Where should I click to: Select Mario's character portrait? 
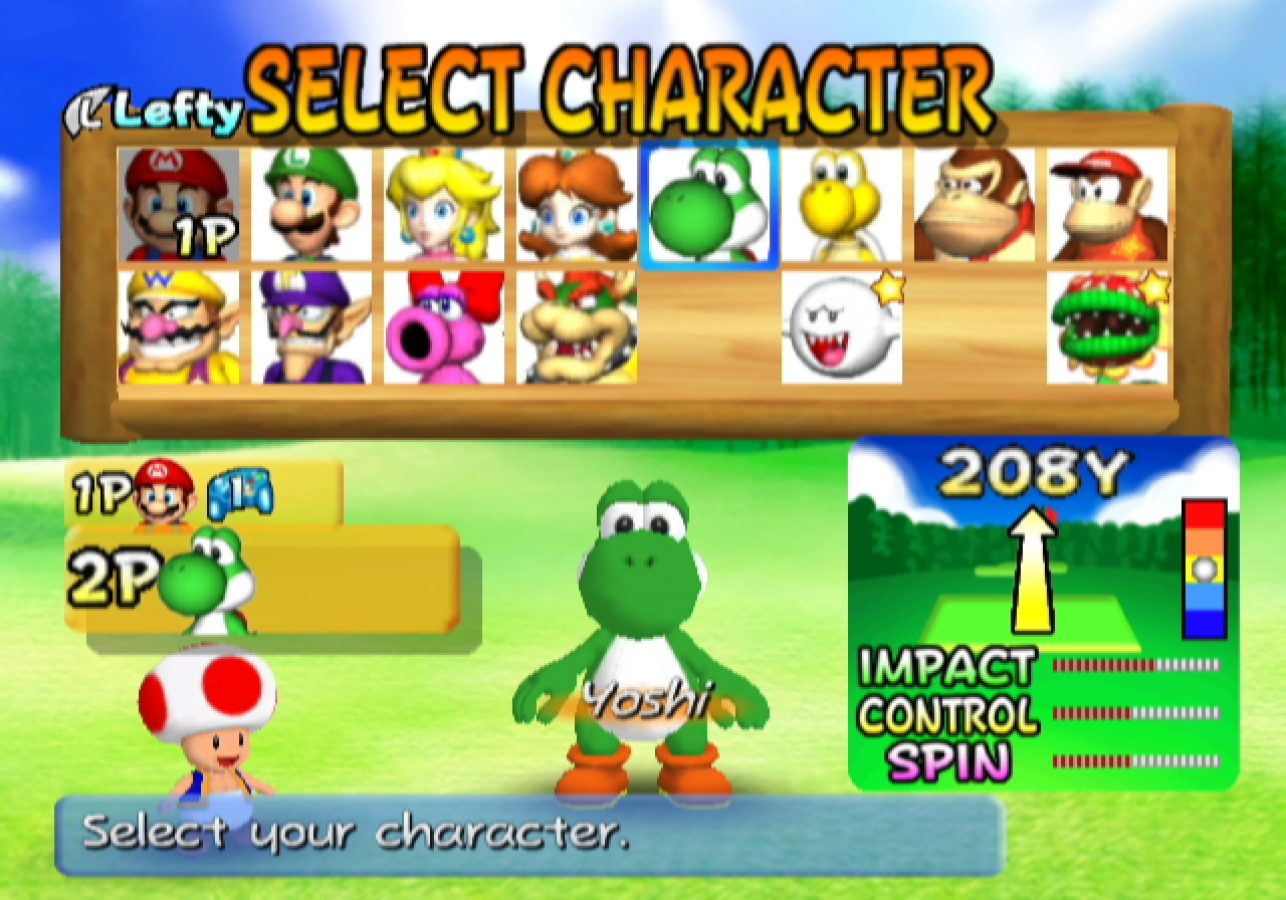pyautogui.click(x=177, y=203)
